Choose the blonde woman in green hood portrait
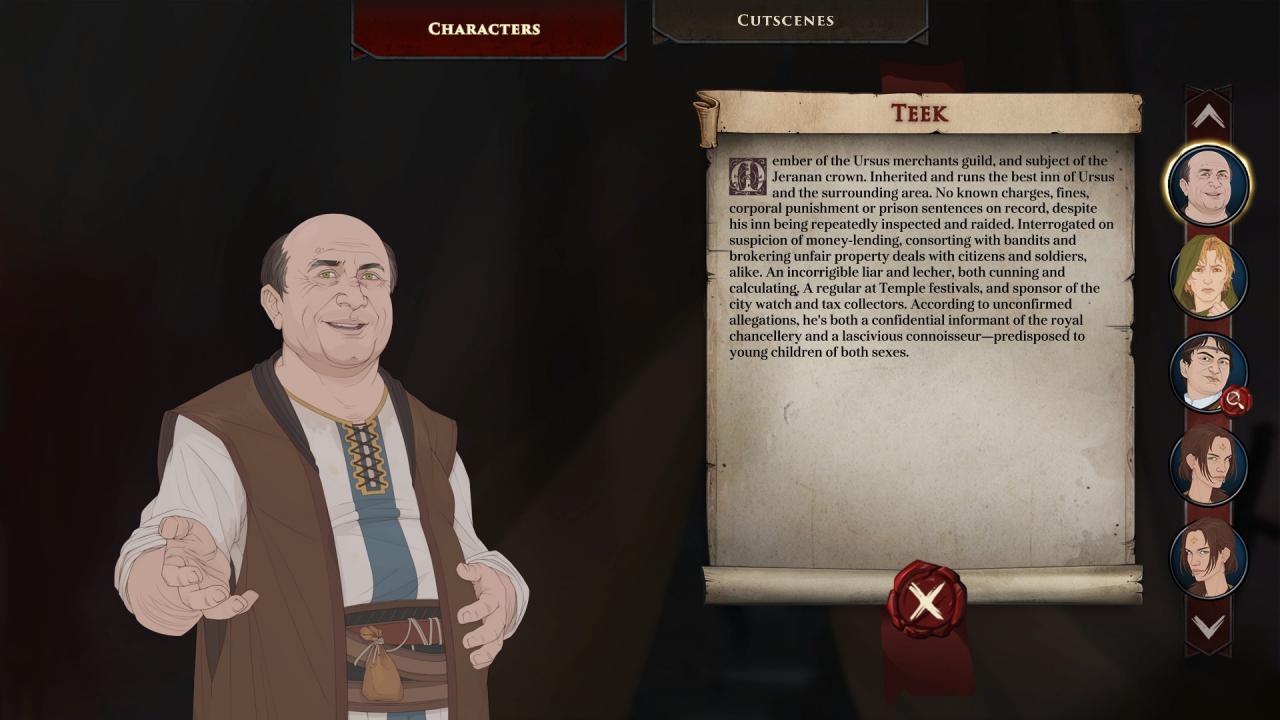 (x=1208, y=278)
